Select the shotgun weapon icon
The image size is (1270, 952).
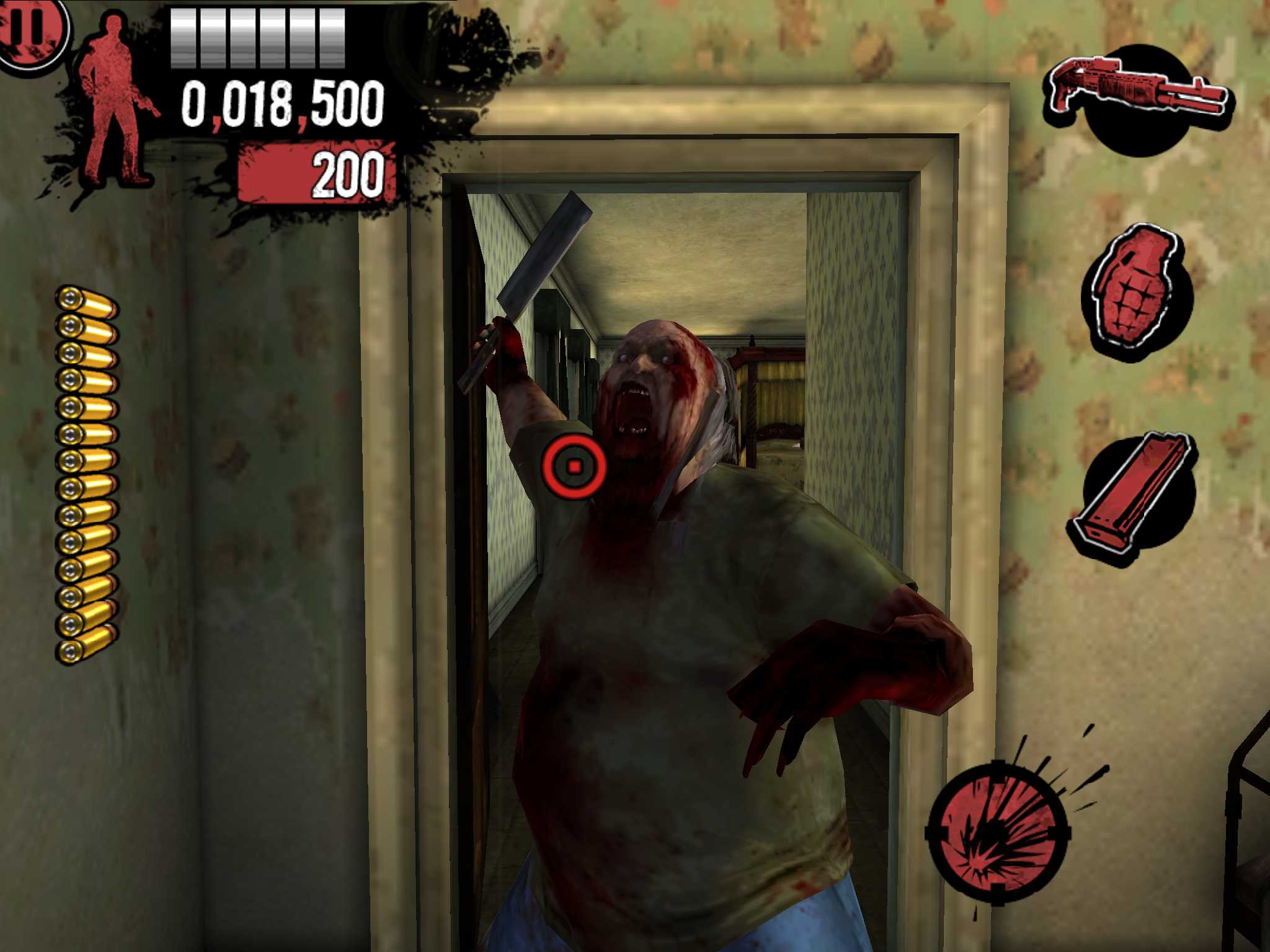coord(1138,87)
